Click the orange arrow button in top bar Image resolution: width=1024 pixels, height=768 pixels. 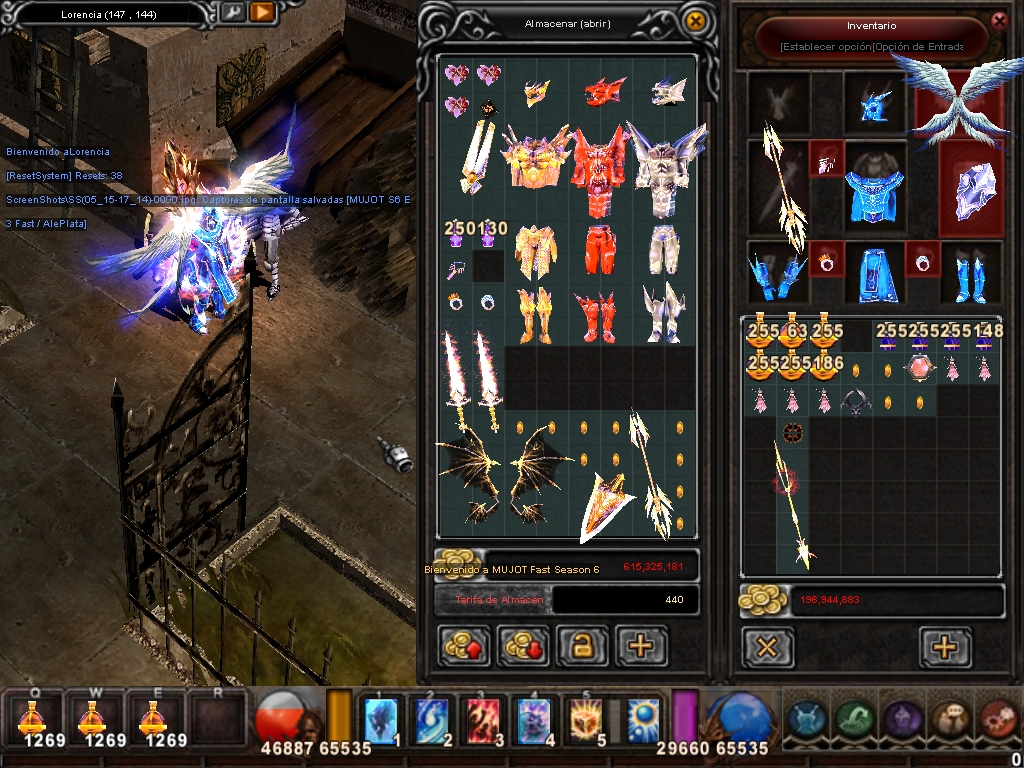262,13
